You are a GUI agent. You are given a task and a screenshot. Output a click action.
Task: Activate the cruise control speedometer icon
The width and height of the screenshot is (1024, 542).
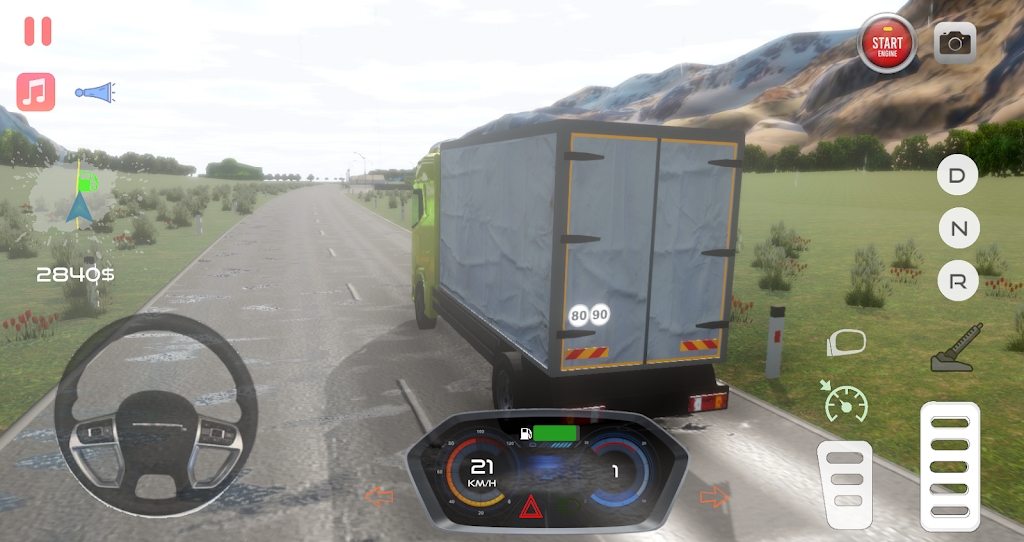coord(845,400)
